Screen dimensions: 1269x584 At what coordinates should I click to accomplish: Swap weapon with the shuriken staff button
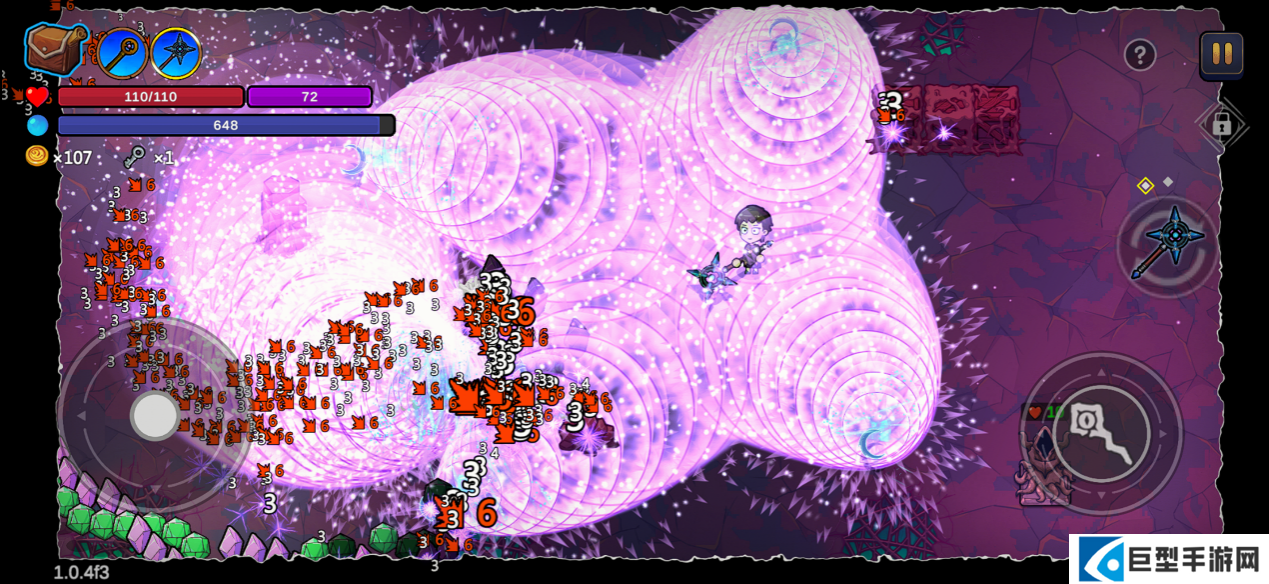pyautogui.click(x=1168, y=245)
